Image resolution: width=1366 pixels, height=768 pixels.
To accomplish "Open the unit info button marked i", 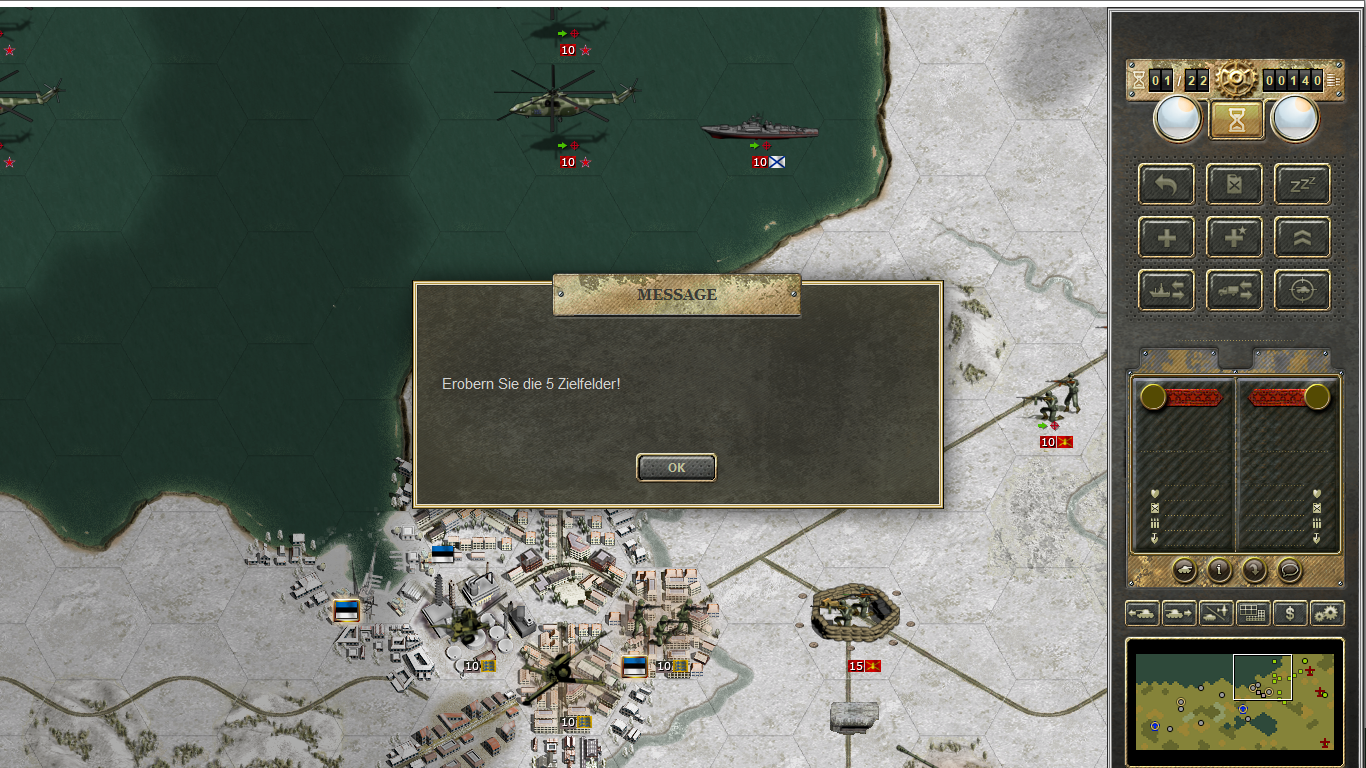I will tap(1219, 570).
